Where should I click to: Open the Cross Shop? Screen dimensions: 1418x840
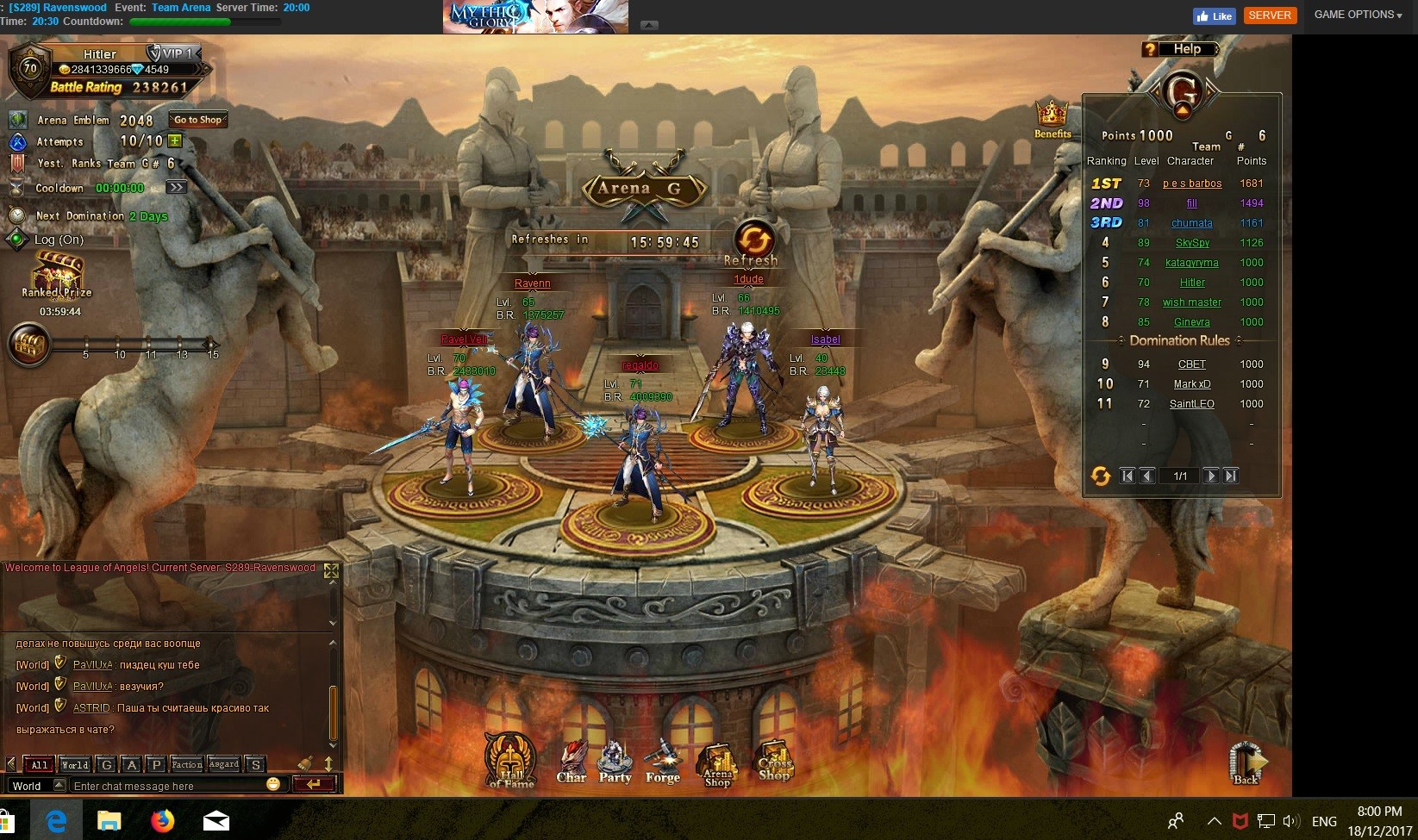774,762
